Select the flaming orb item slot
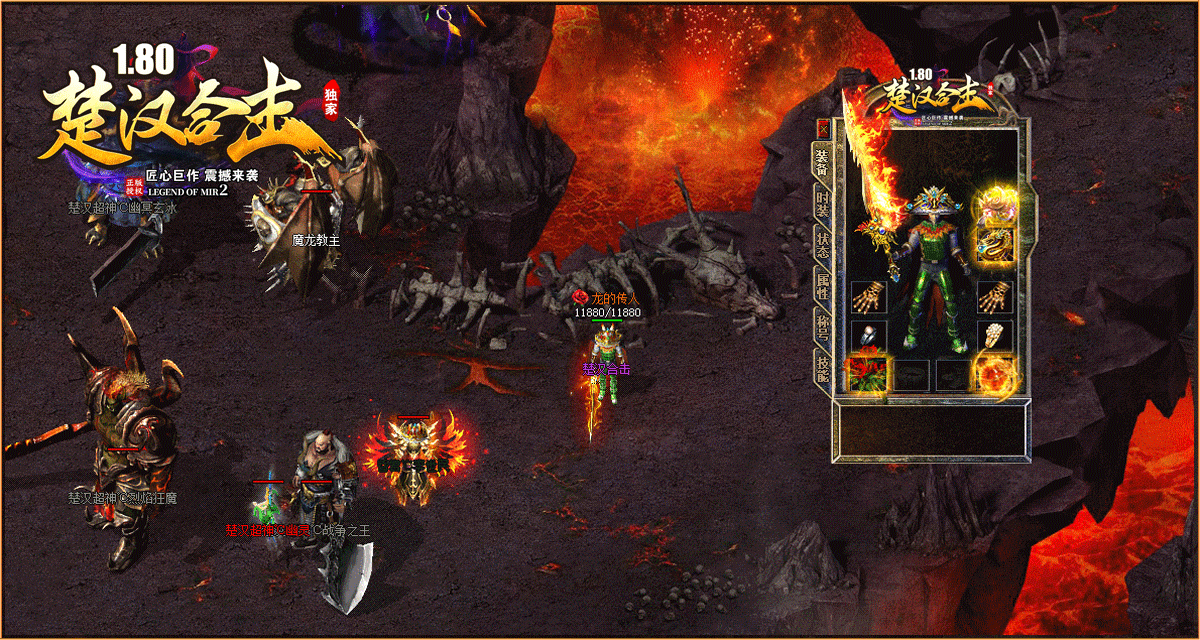The height and width of the screenshot is (640, 1200). pos(996,374)
